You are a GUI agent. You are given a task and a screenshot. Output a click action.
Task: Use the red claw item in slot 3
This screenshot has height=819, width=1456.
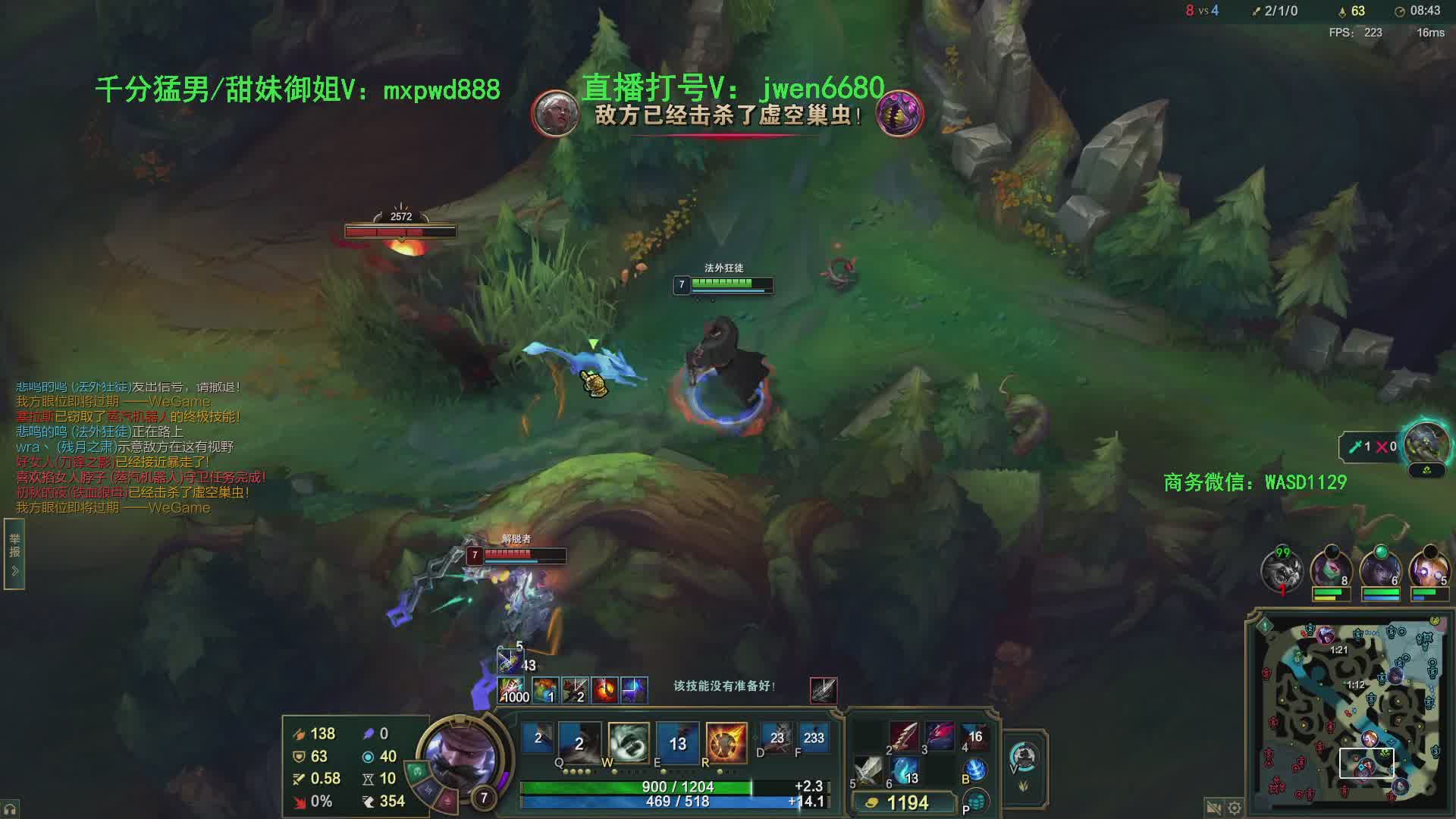tap(939, 736)
